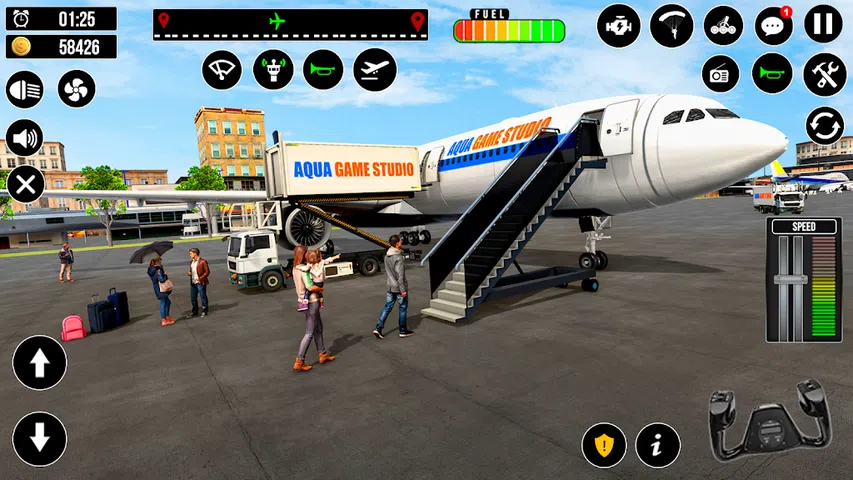Toggle the landing gear wheels icon
This screenshot has height=480, width=853.
point(723,25)
